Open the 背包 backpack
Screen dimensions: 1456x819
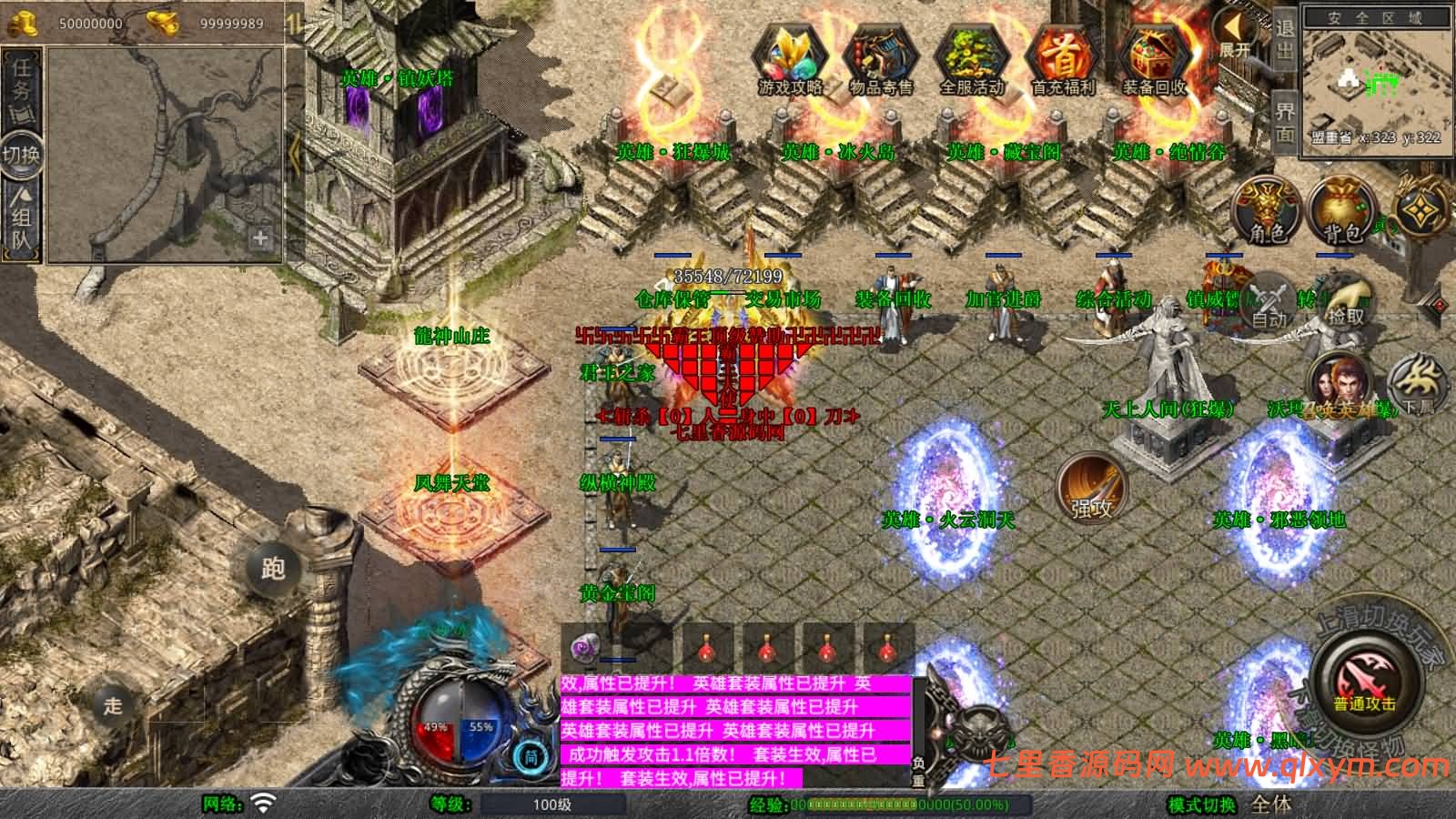1340,210
